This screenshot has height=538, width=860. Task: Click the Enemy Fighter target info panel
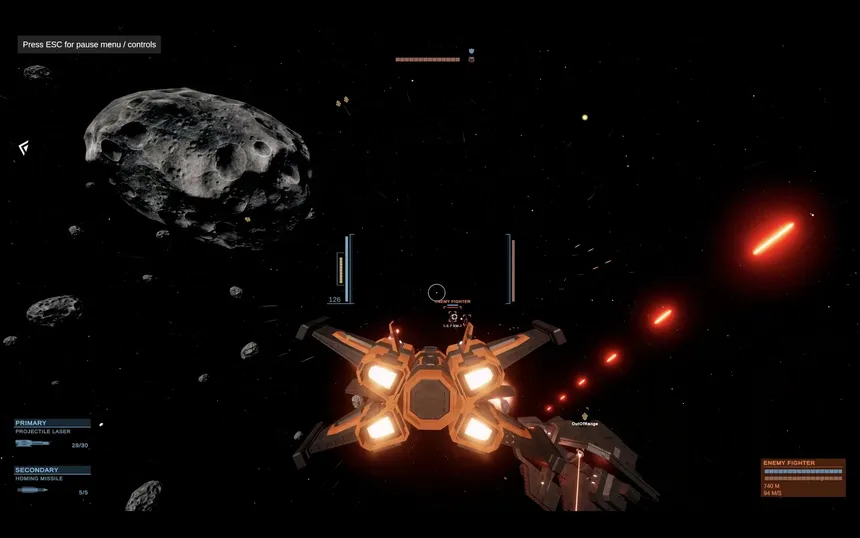802,478
